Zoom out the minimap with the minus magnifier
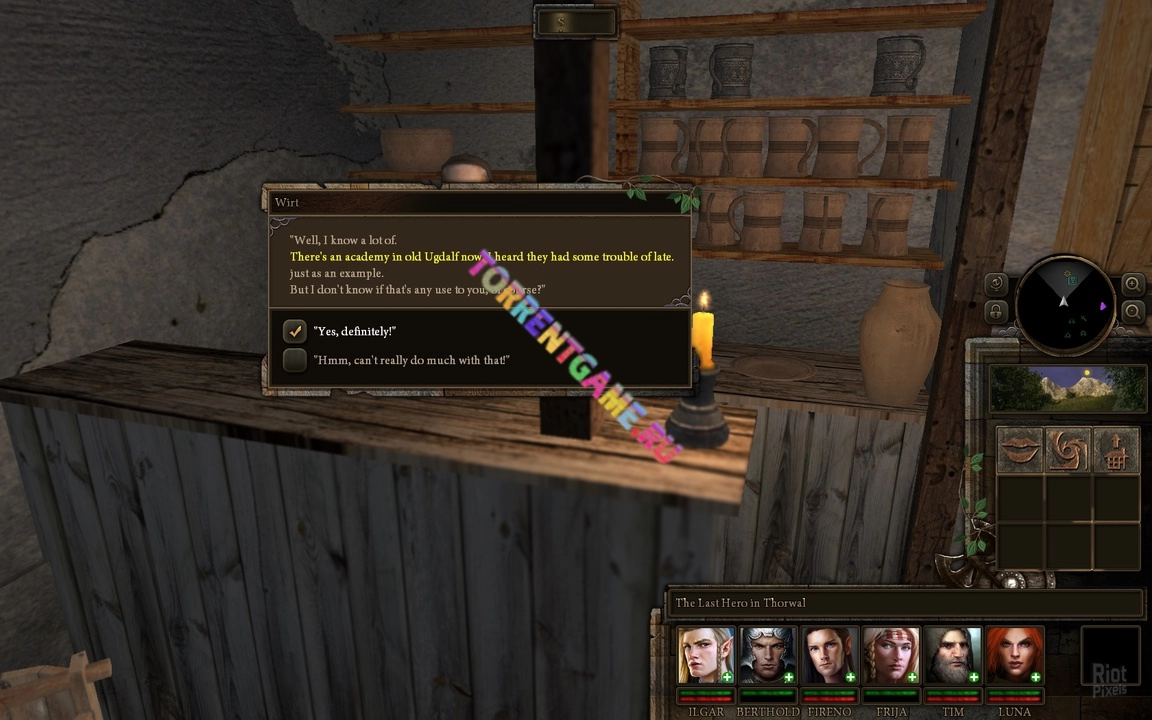The width and height of the screenshot is (1152, 720). point(1132,312)
